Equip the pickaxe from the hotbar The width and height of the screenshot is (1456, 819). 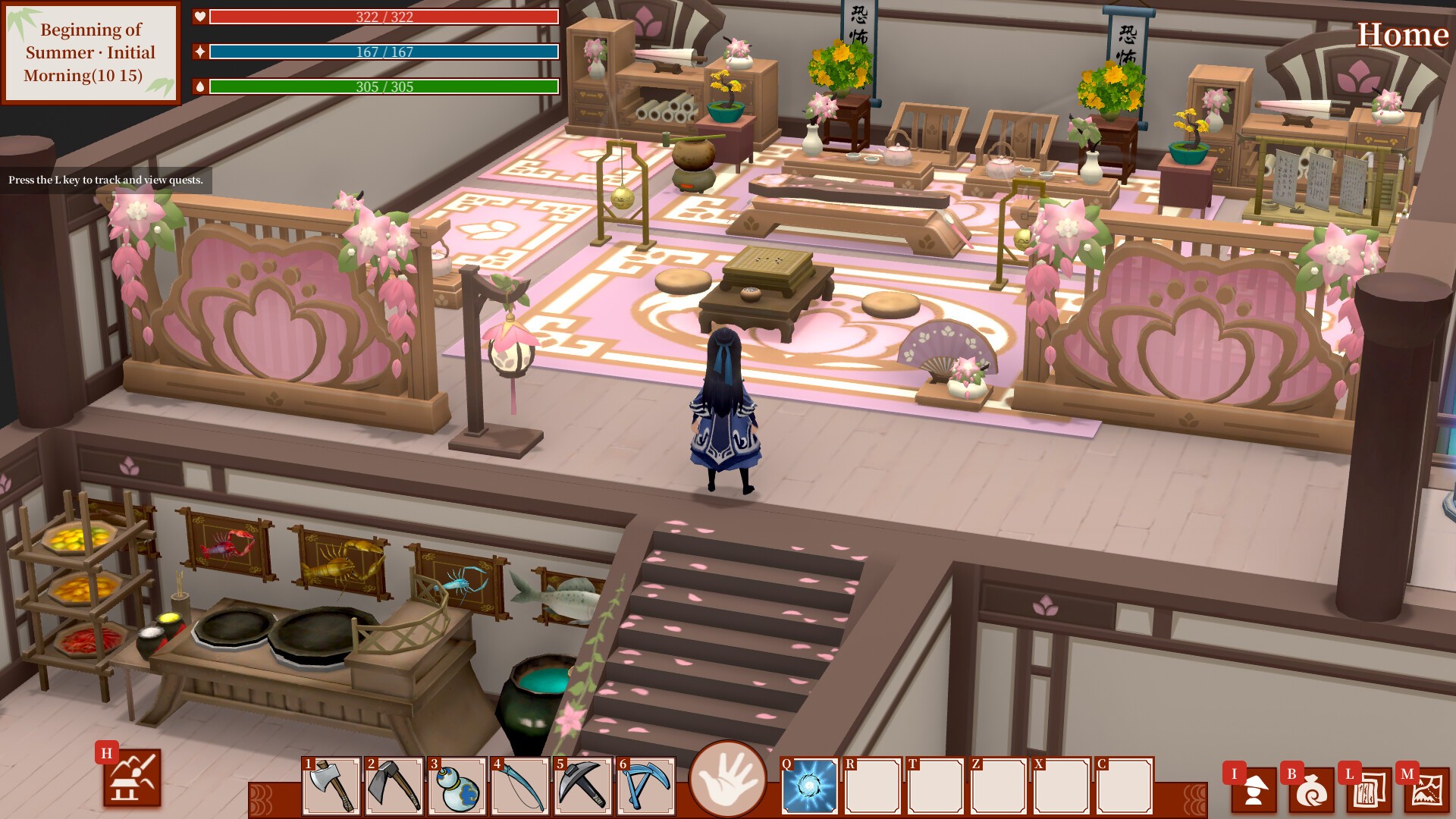point(583,786)
